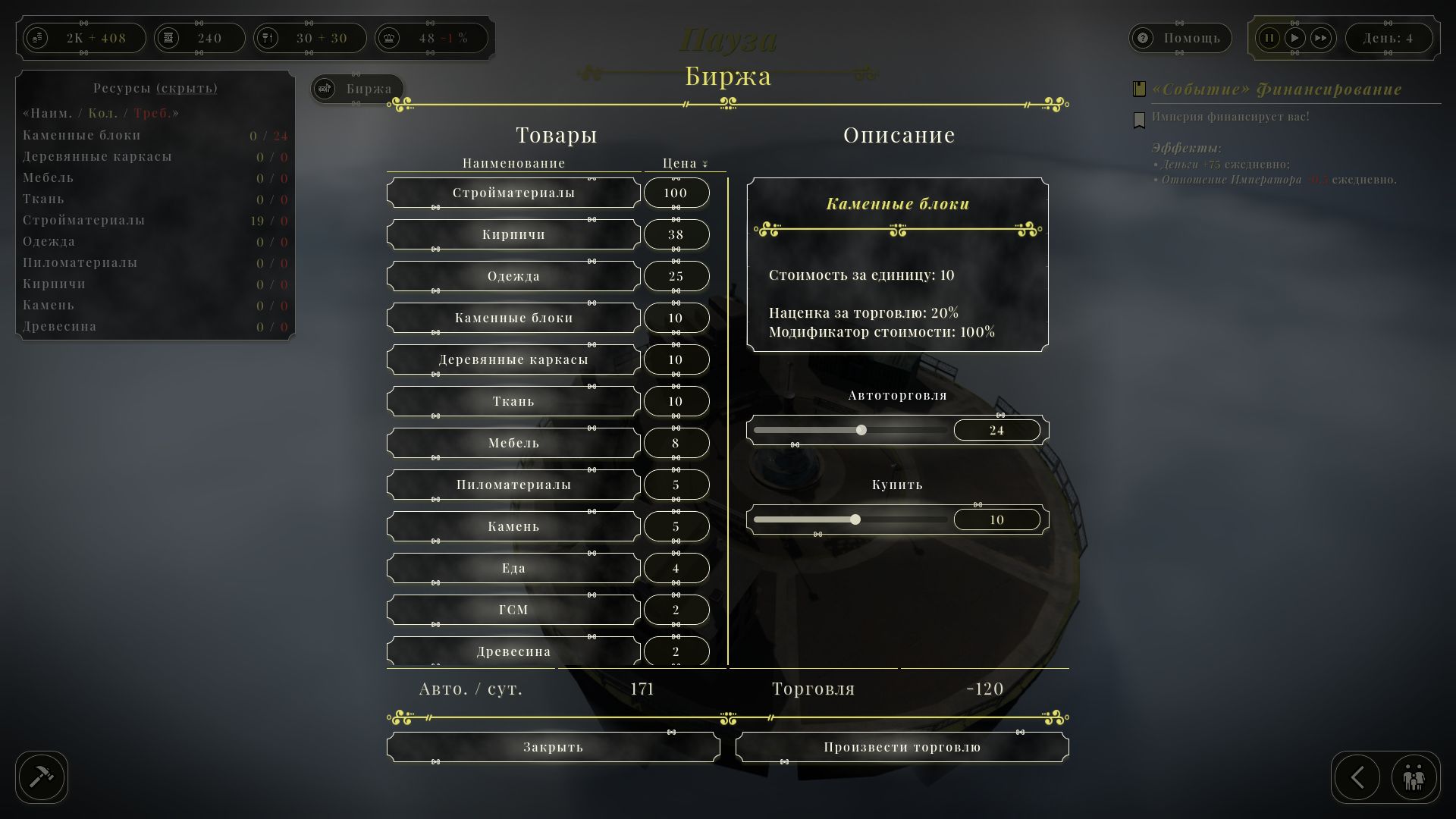This screenshot has height=819, width=1456.
Task: Select the Ткань goods row
Action: coord(513,401)
